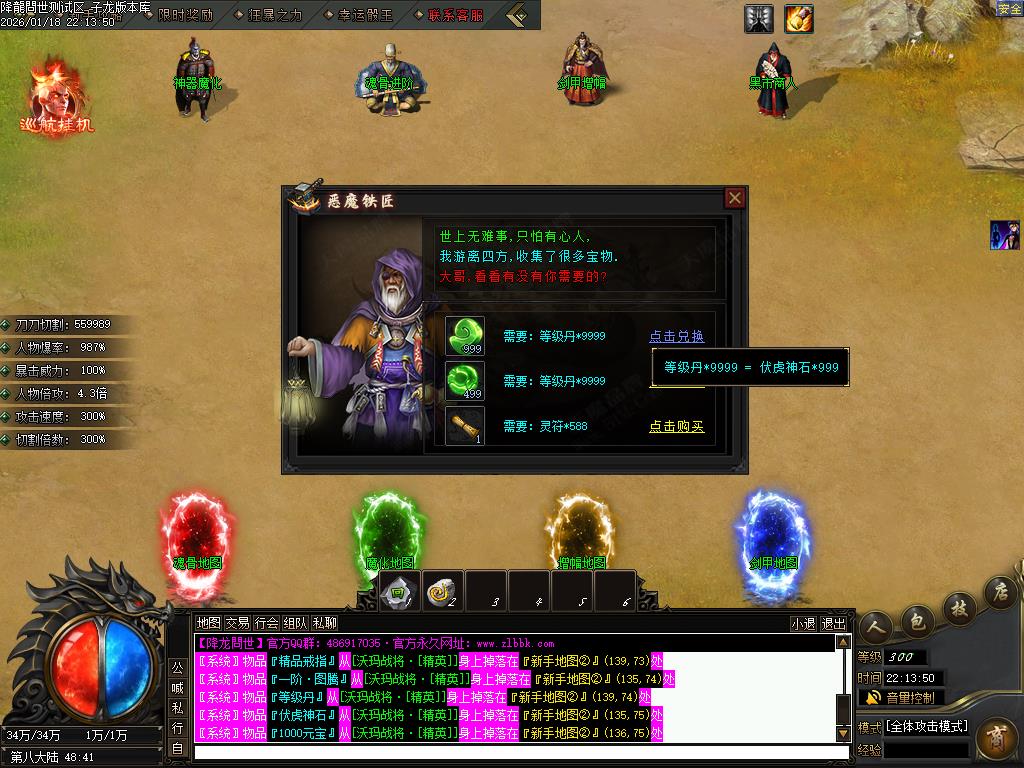1024x768 pixels.
Task: Click the 点击购买 purchase link
Action: [676, 427]
